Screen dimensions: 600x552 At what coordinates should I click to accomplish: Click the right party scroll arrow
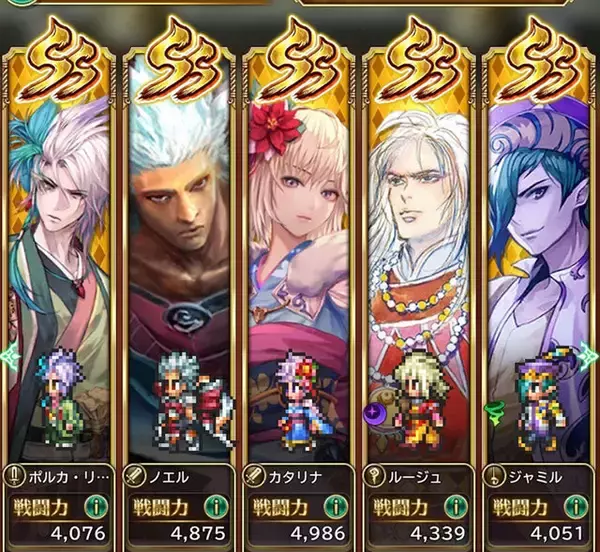tap(592, 352)
